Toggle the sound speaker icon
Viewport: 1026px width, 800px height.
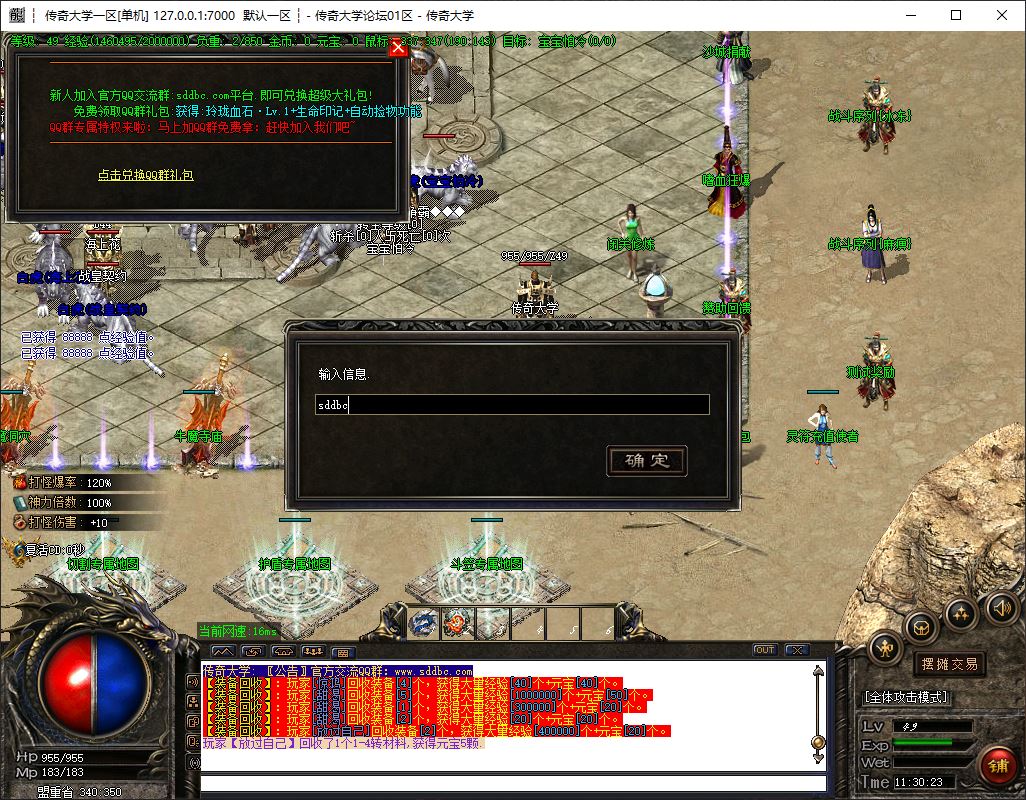(999, 608)
